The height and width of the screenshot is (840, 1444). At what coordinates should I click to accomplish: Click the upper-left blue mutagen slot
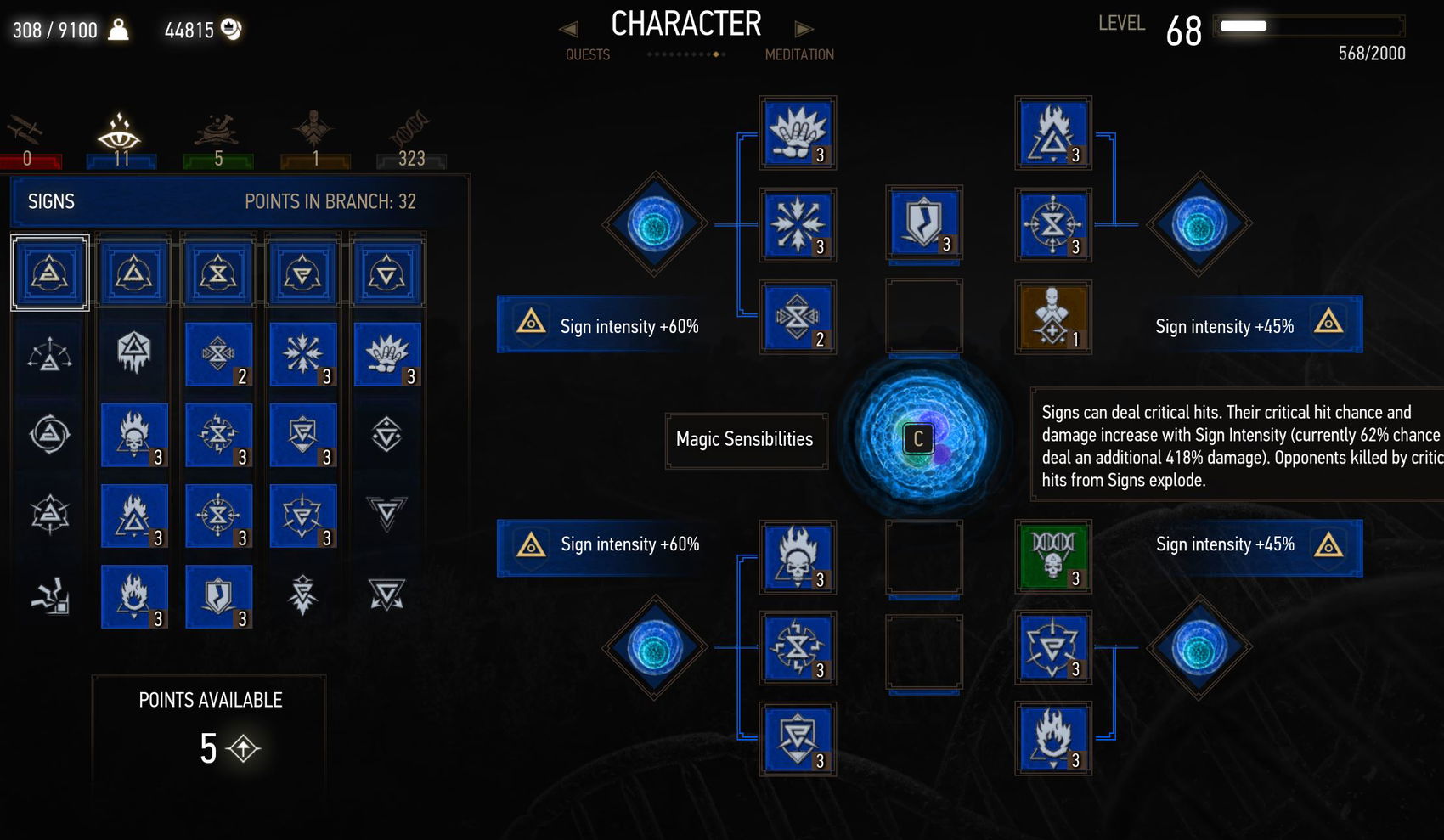(652, 225)
